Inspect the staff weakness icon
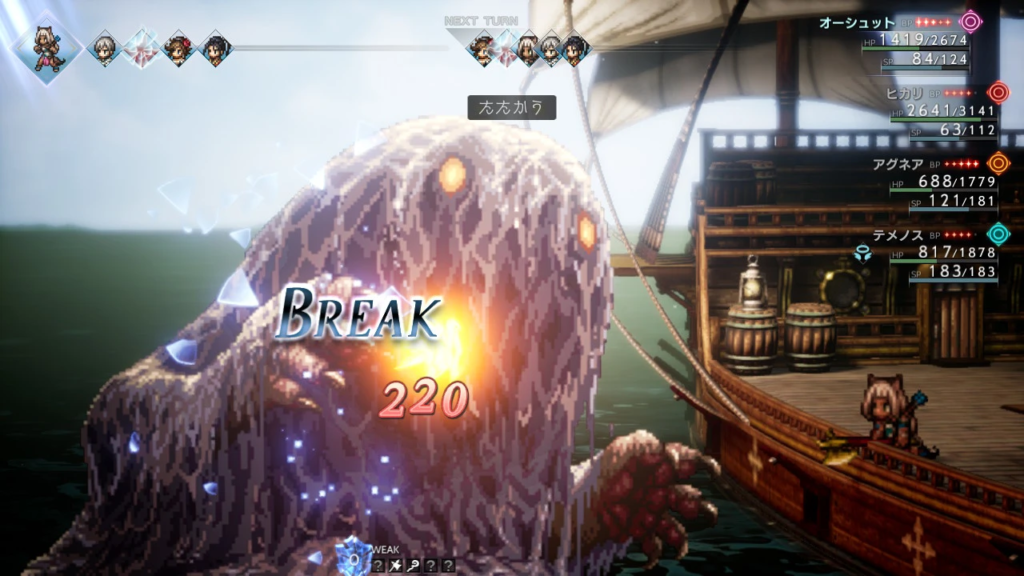1024x576 pixels. 414,566
